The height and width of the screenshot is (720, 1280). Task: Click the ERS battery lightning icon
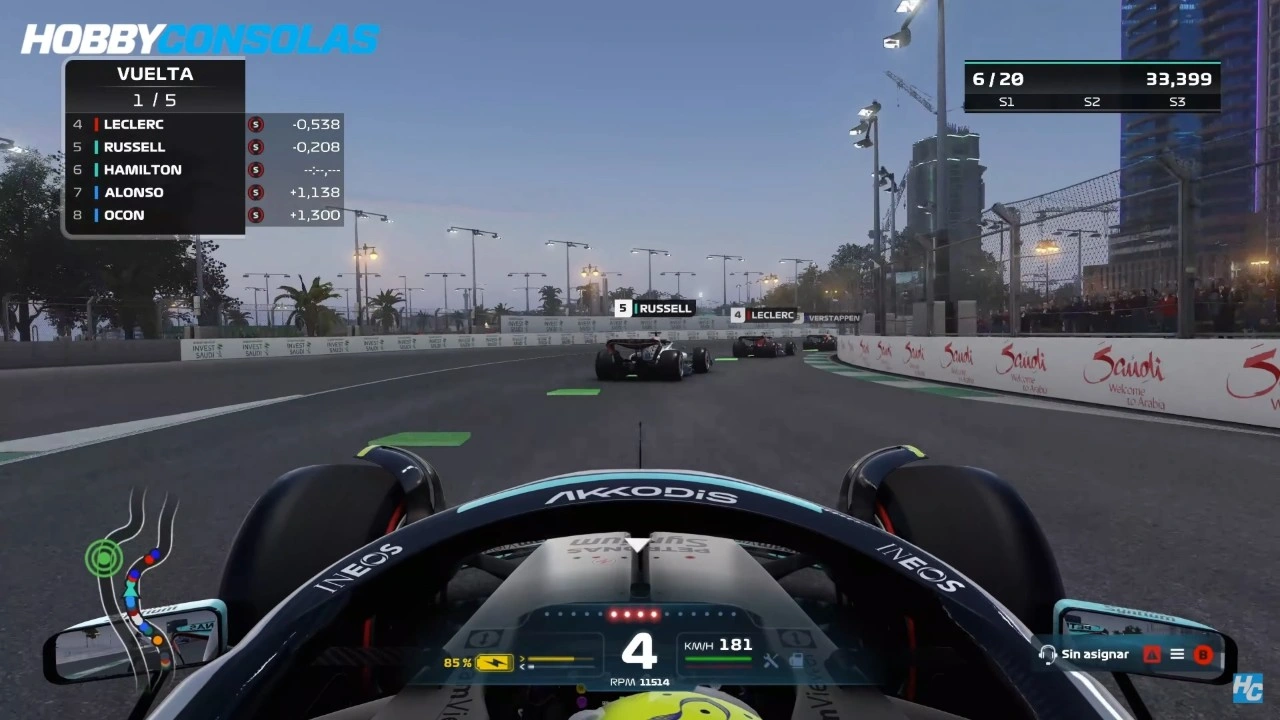[x=494, y=662]
